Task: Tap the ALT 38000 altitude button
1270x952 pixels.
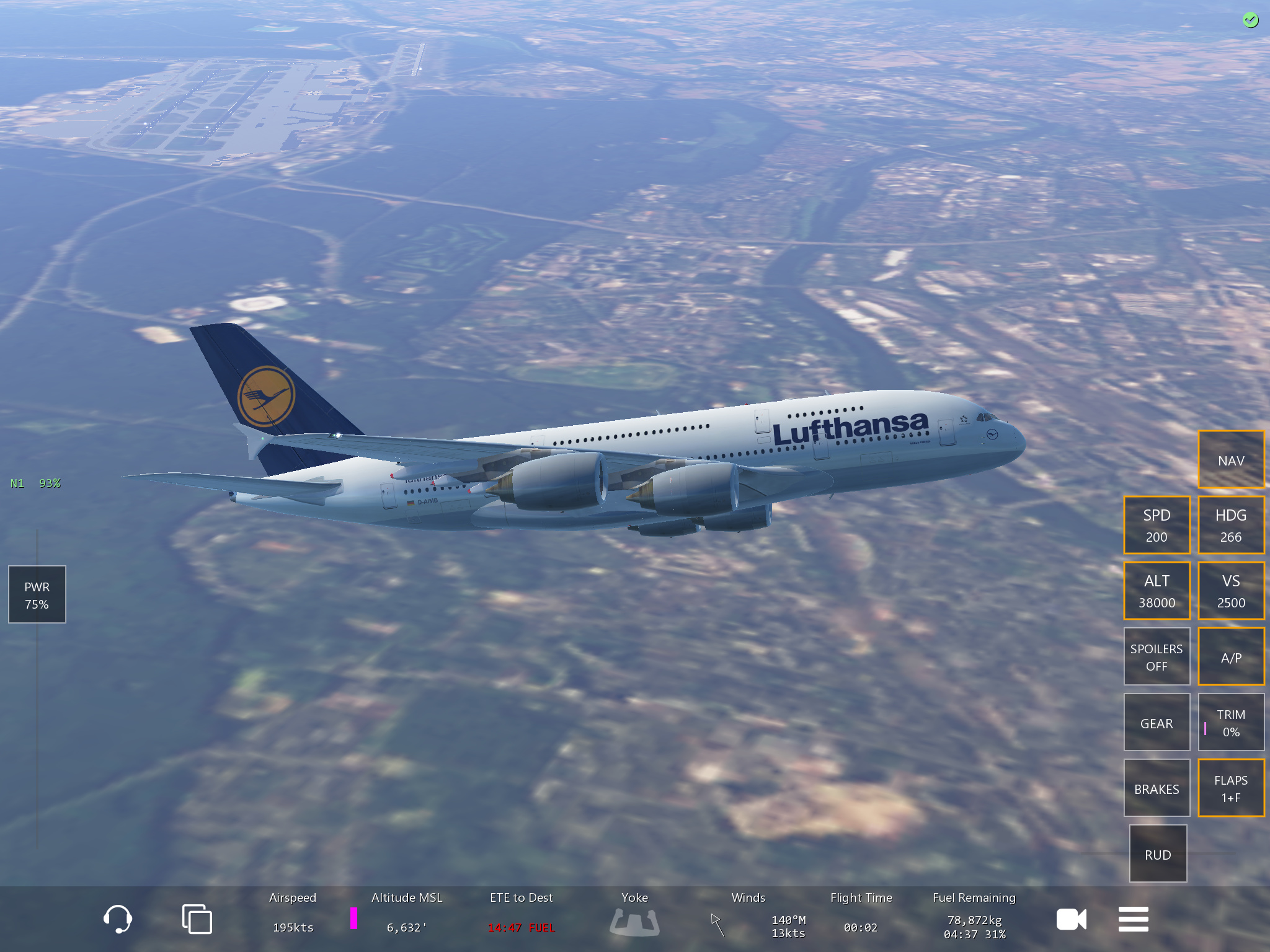Action: 1157,591
